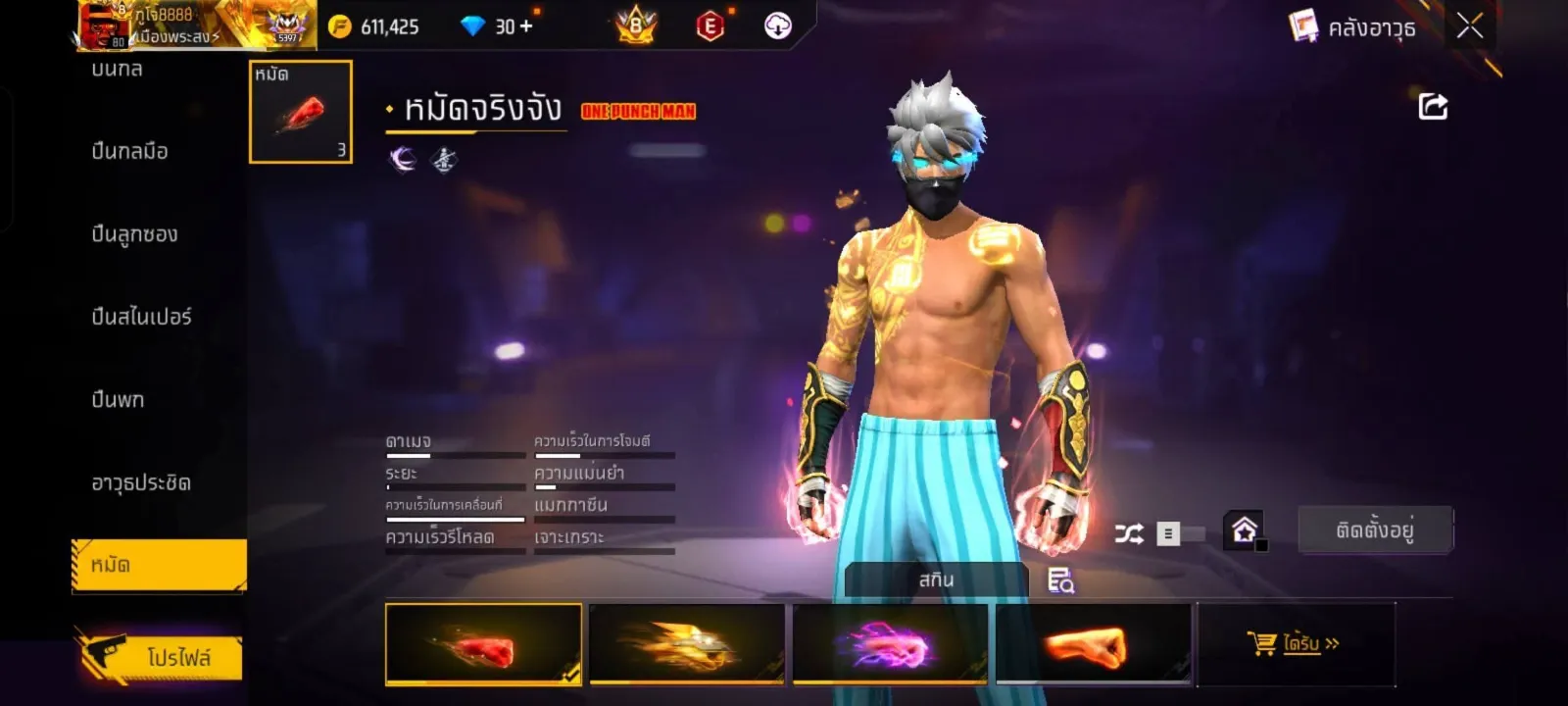1568x706 pixels.
Task: Open the share button
Action: [x=1433, y=106]
